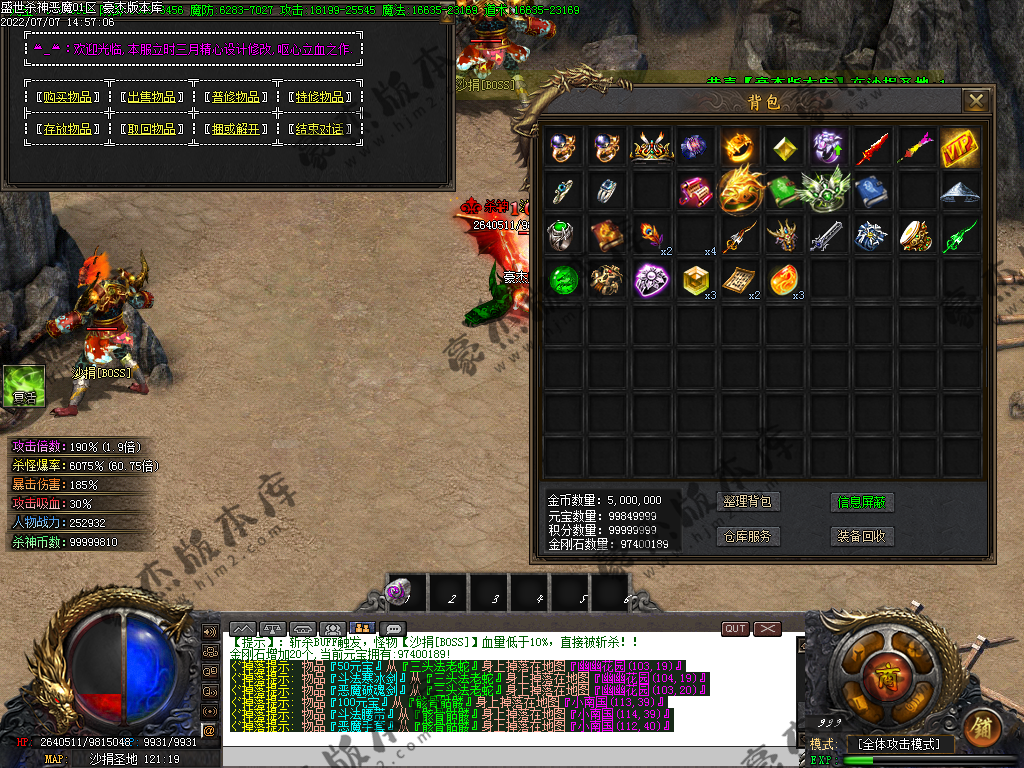Pick the red sword in the bag
1024x768 pixels.
click(871, 147)
